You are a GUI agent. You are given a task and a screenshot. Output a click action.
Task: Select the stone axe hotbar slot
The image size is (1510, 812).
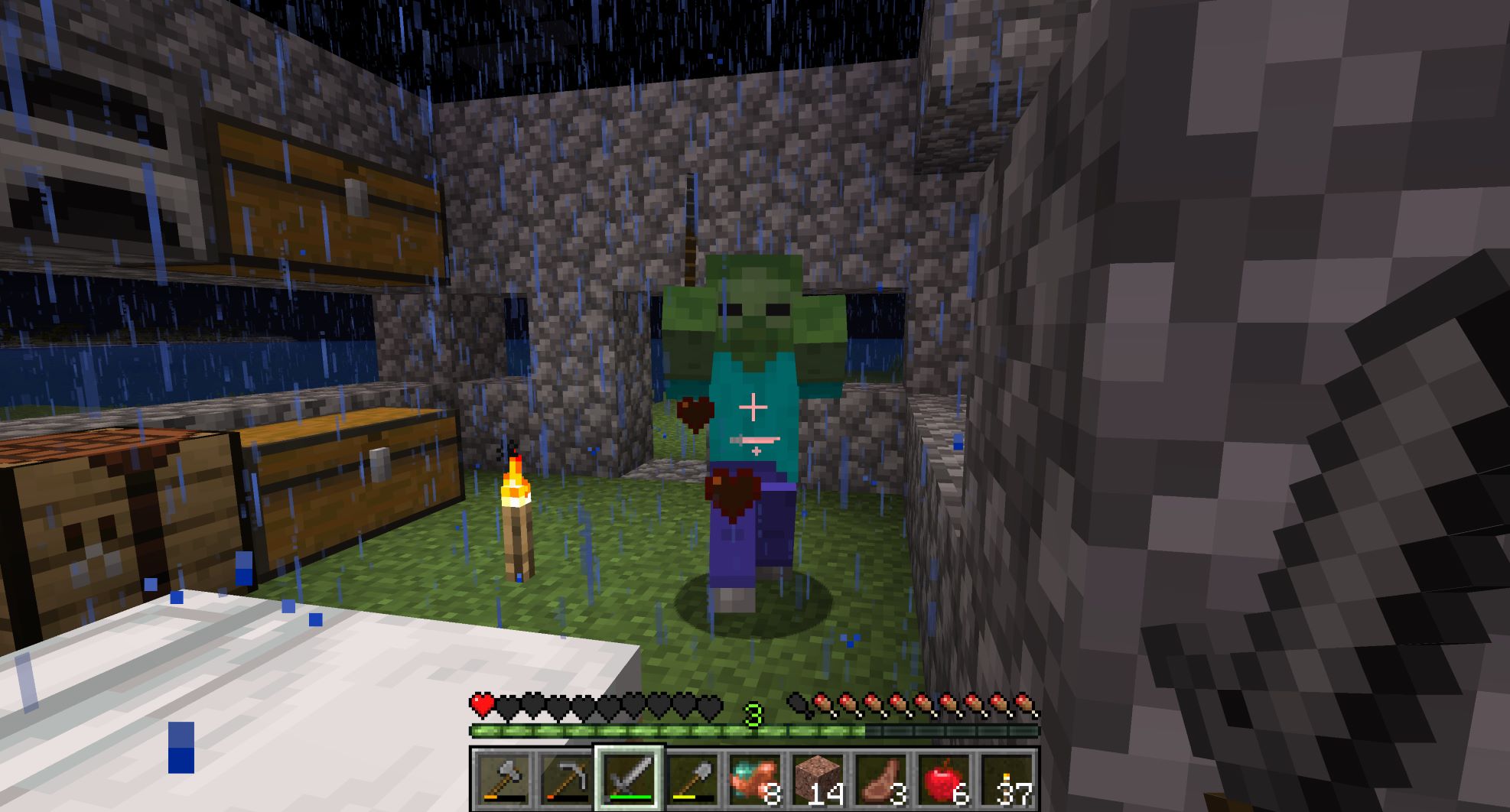coord(503,778)
